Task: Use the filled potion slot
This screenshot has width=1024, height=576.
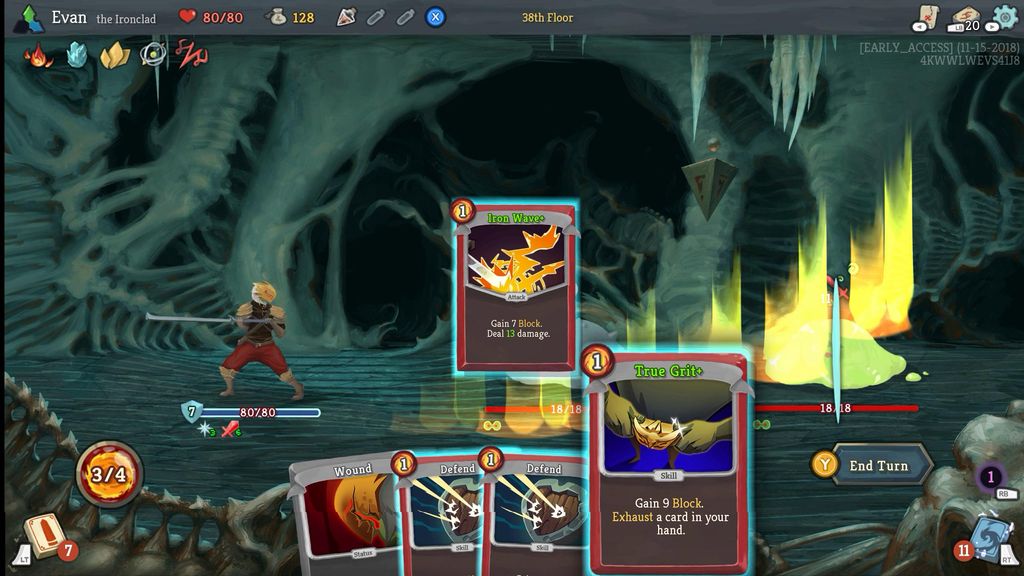Action: pyautogui.click(x=346, y=17)
